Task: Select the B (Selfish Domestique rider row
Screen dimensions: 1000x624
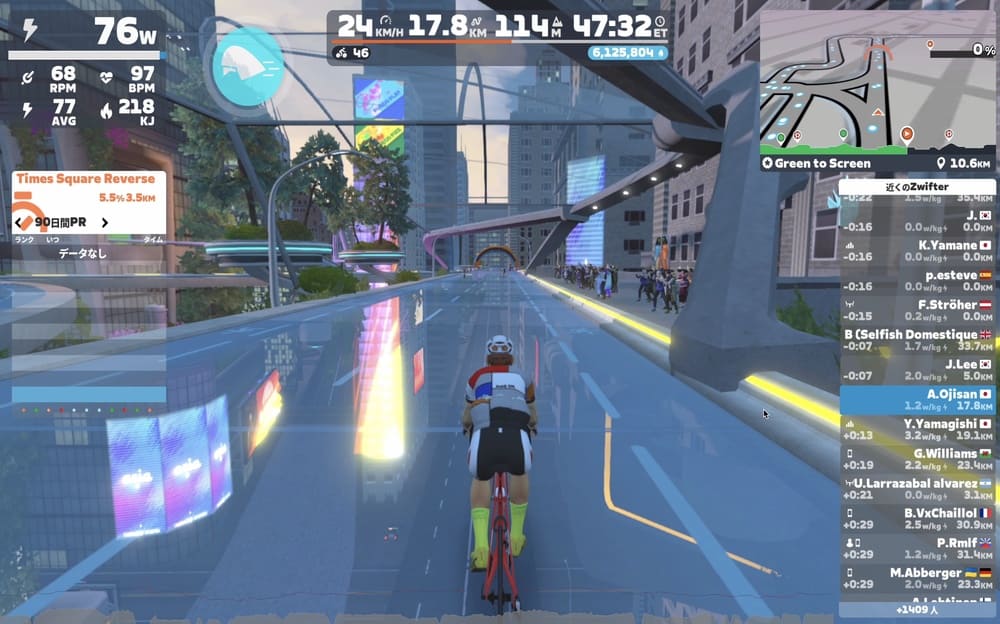Action: [x=918, y=340]
